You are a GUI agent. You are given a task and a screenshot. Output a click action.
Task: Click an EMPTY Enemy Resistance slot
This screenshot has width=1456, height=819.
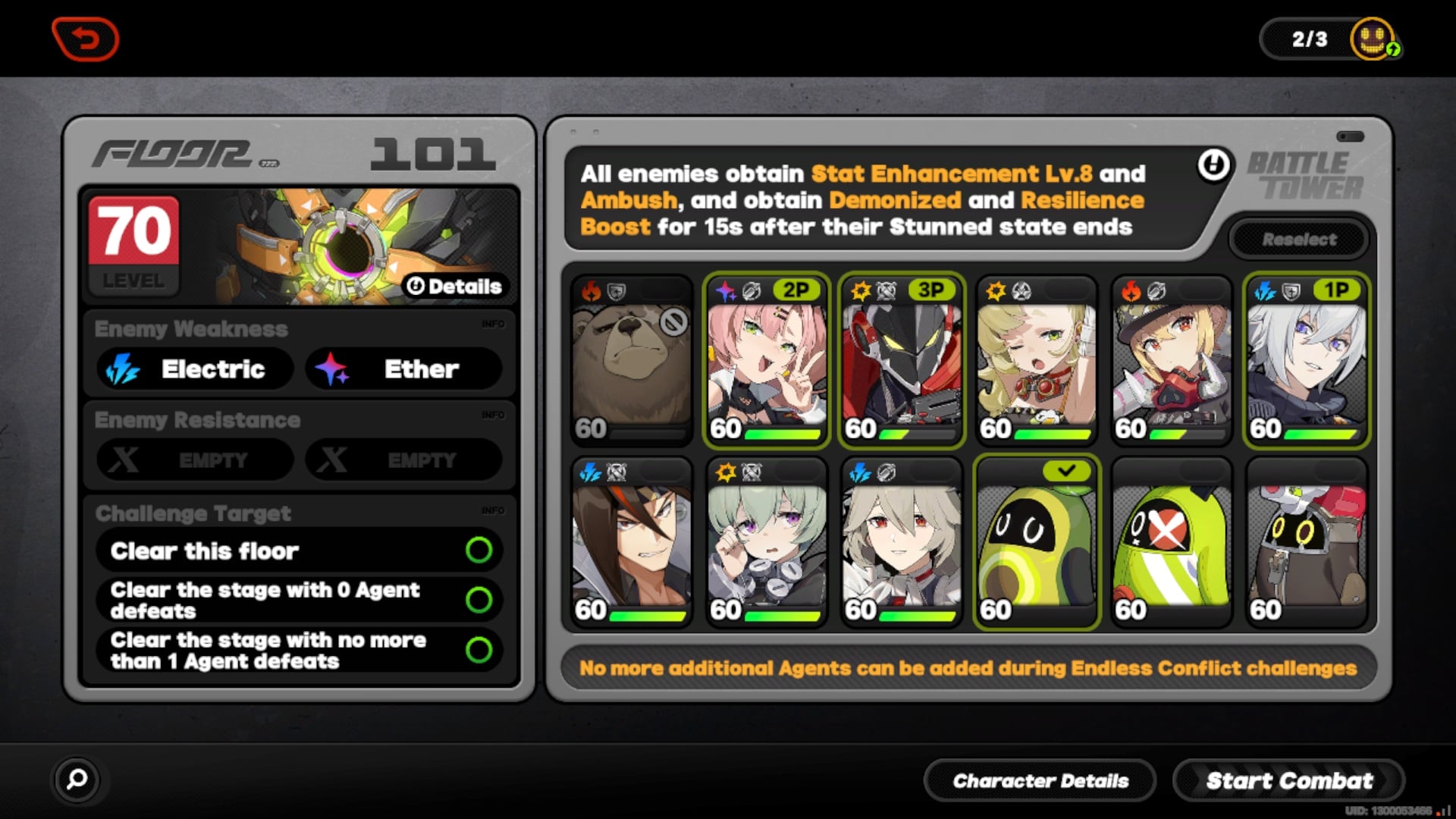pos(192,460)
